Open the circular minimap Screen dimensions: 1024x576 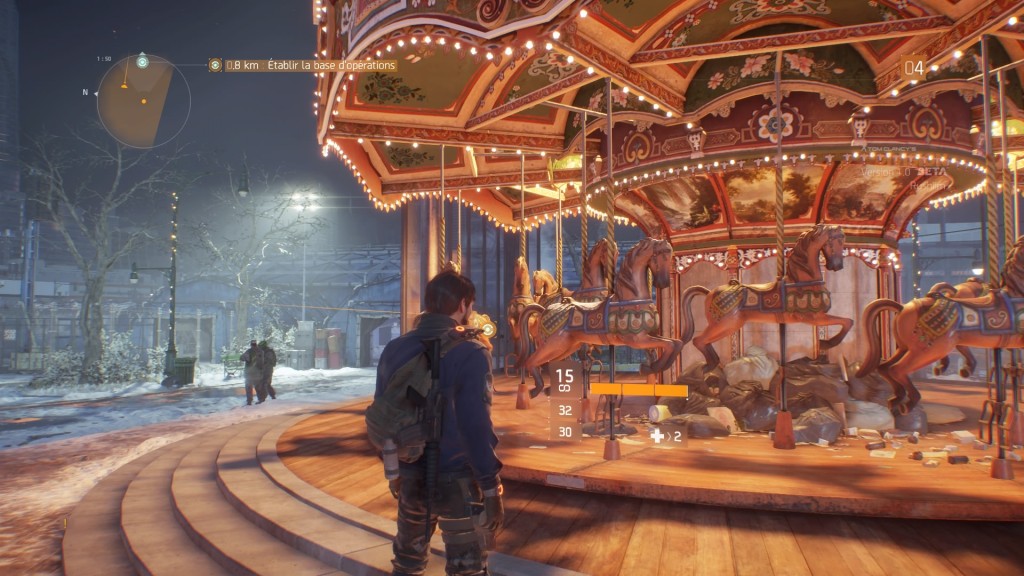click(x=143, y=102)
